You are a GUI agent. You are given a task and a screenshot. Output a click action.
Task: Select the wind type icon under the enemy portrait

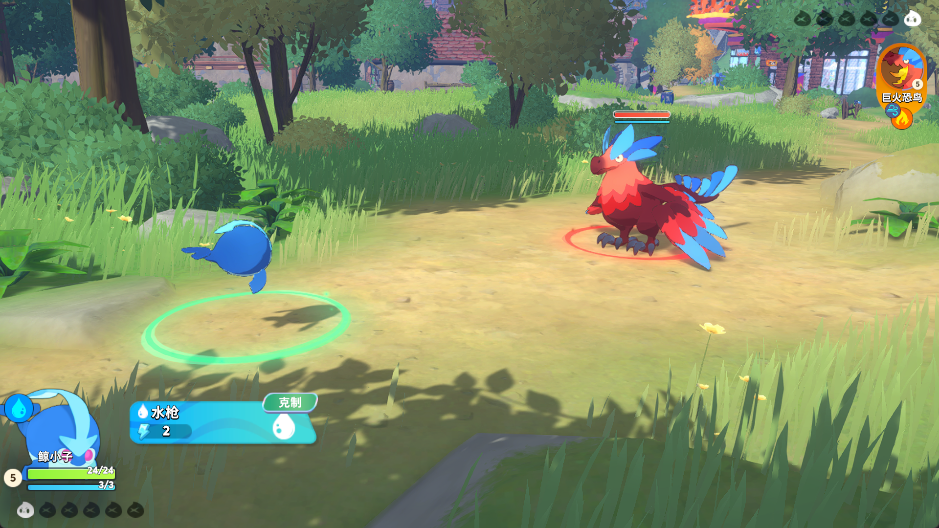tap(892, 111)
